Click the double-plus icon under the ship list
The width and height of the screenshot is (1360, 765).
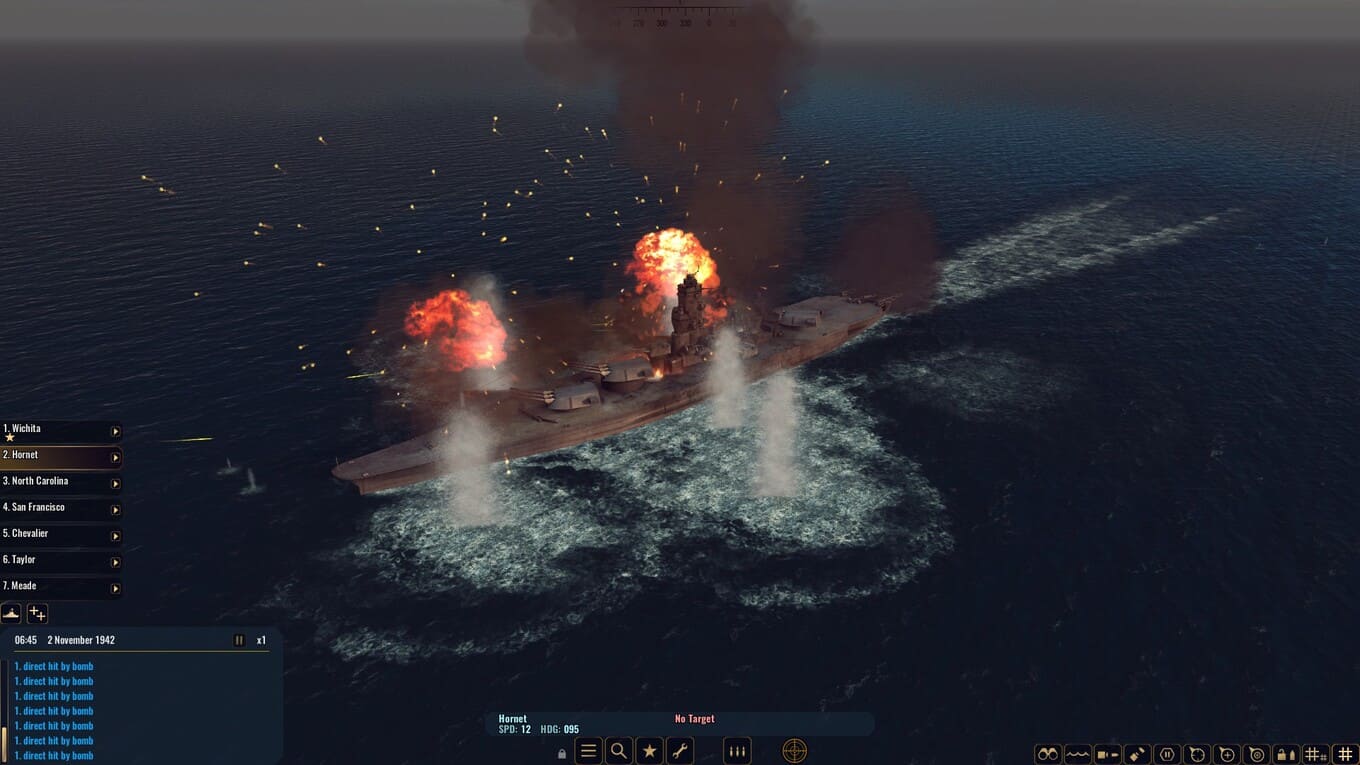pyautogui.click(x=37, y=613)
